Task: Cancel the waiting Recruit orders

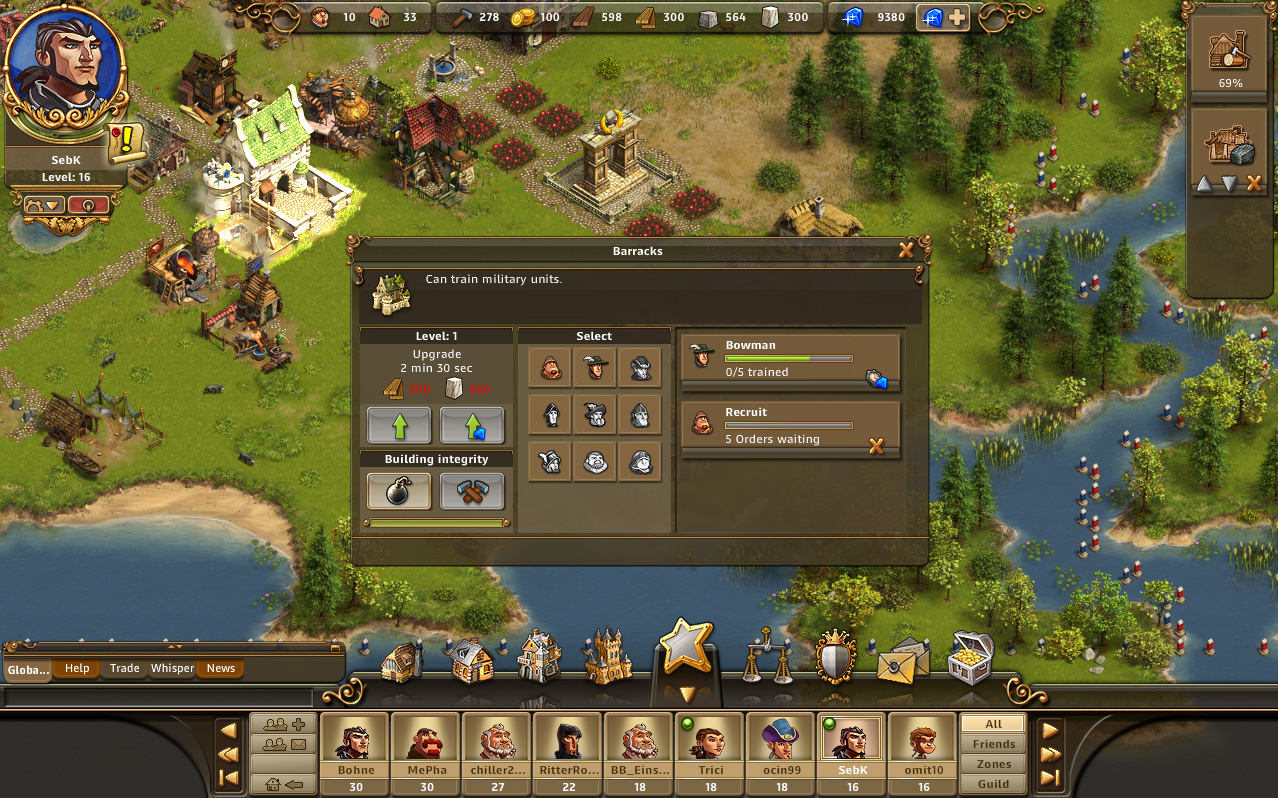Action: (876, 446)
